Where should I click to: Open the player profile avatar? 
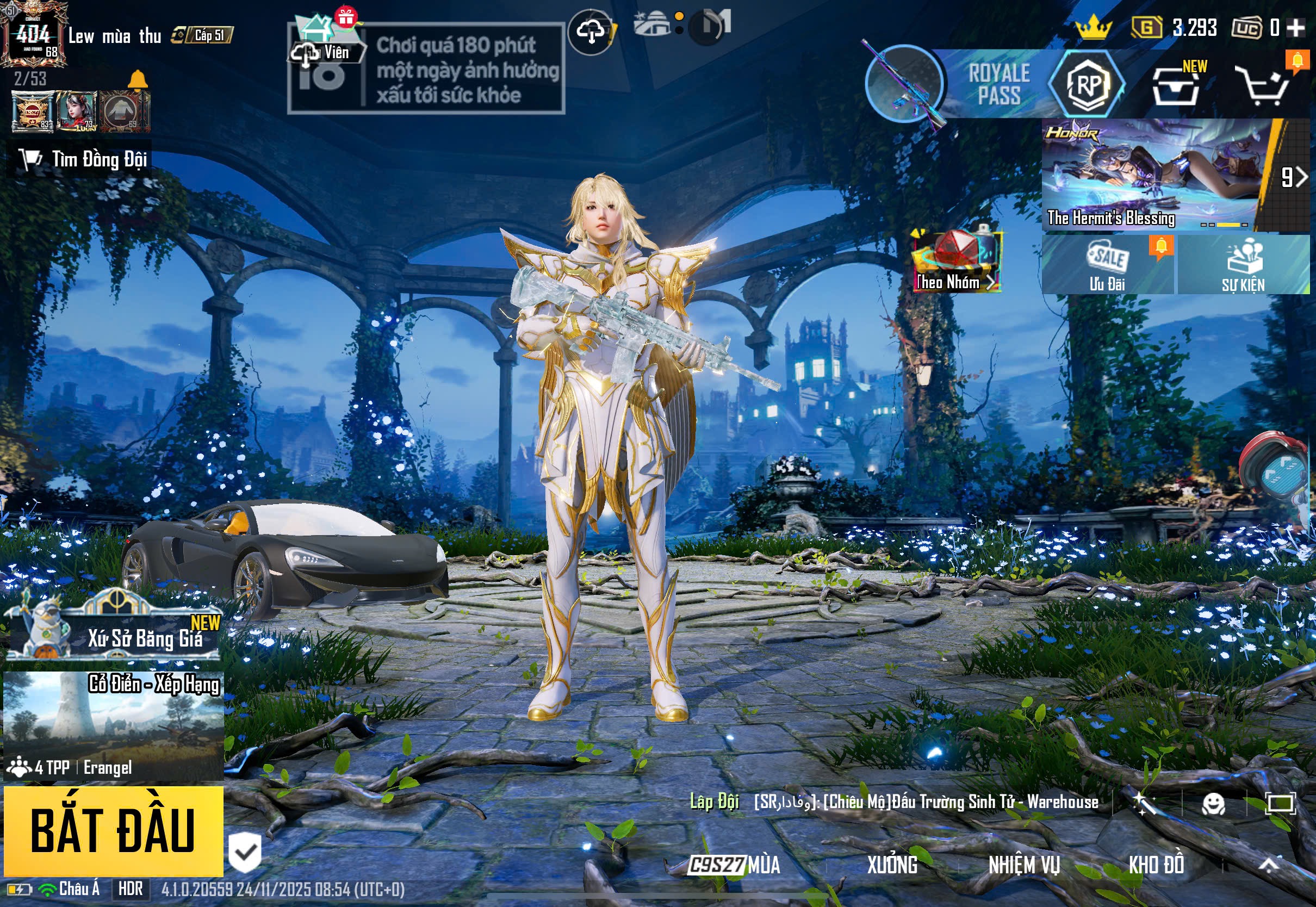(32, 34)
